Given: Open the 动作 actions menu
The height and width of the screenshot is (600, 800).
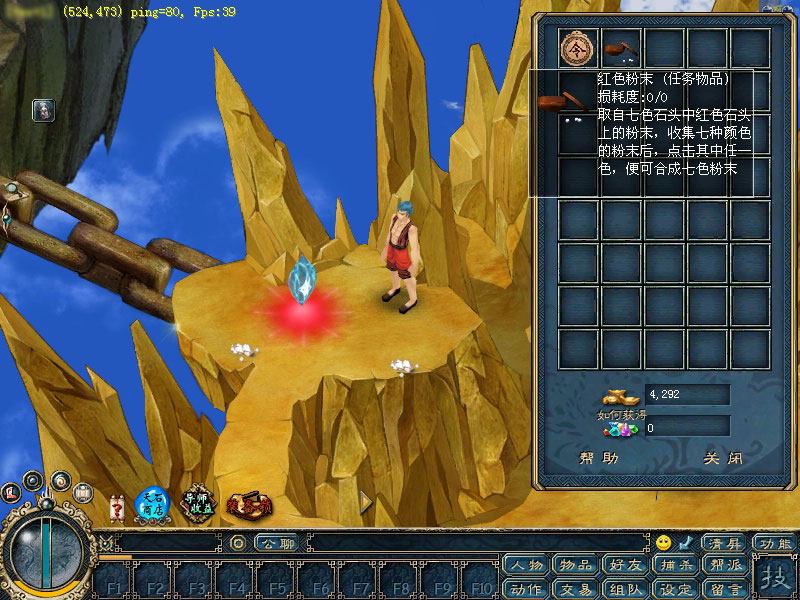Looking at the screenshot, I should point(527,588).
